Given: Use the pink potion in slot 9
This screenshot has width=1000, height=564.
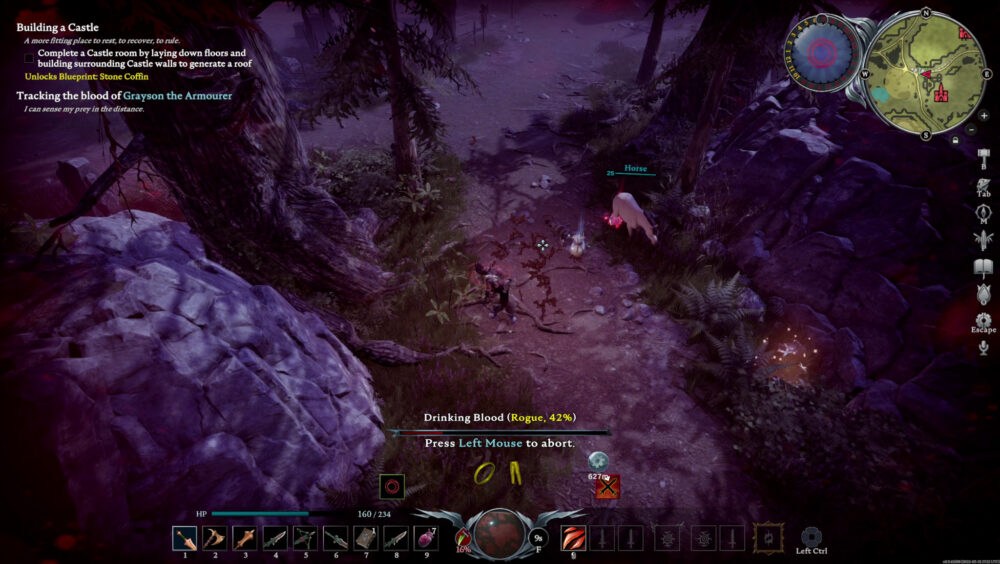Looking at the screenshot, I should (x=426, y=539).
